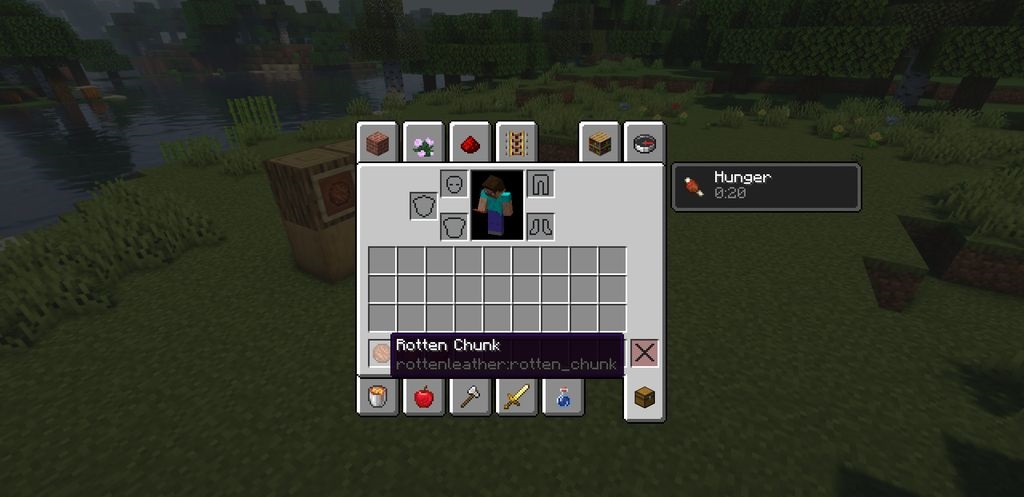Open the apple Foodstuffs tab
The image size is (1024, 497).
[424, 397]
